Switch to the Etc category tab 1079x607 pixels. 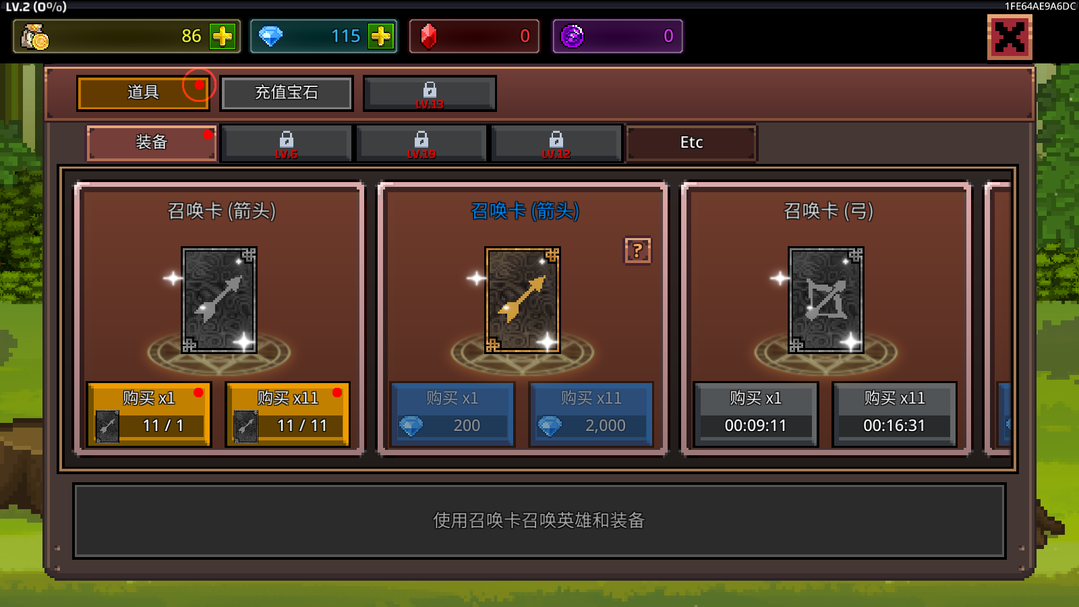pyautogui.click(x=691, y=143)
